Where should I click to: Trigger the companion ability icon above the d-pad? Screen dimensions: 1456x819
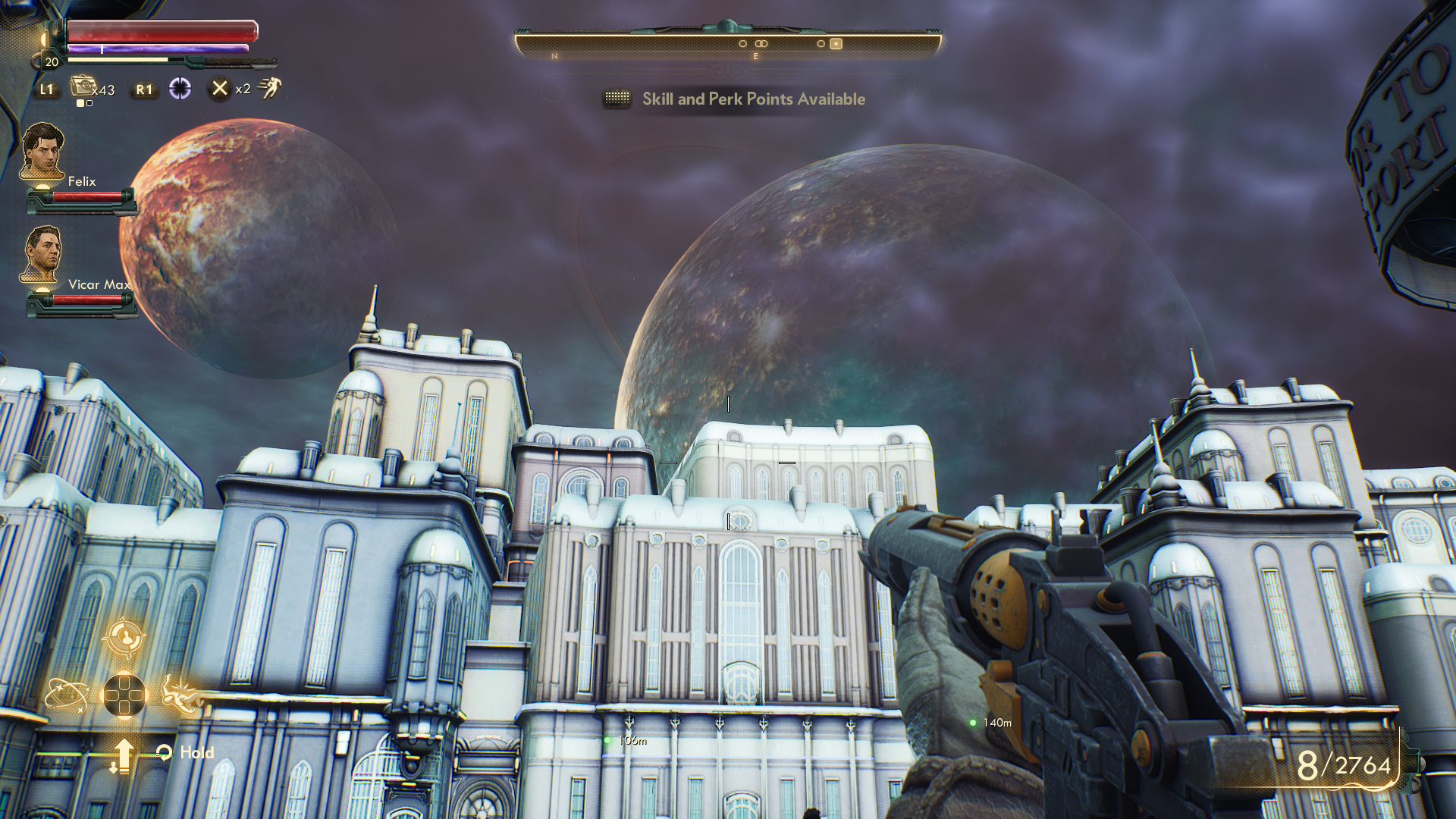(124, 638)
